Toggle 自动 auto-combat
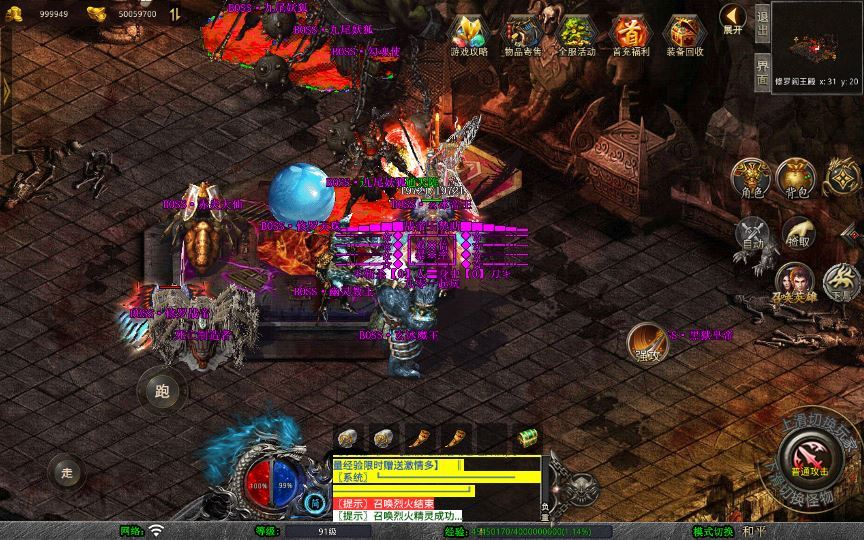 (x=751, y=234)
